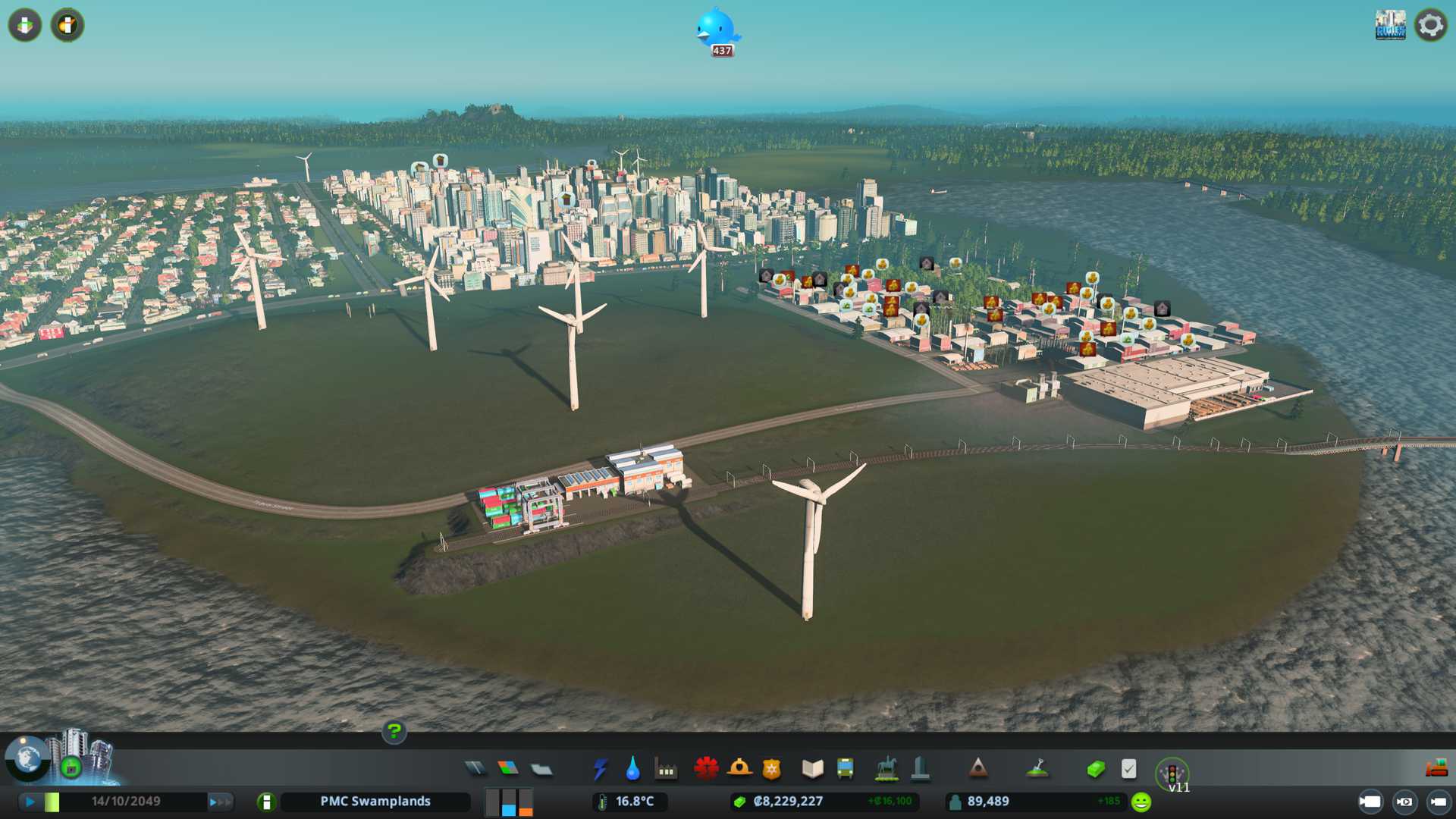This screenshot has height=819, width=1456.
Task: Click the green question mark advisor button
Action: [394, 732]
